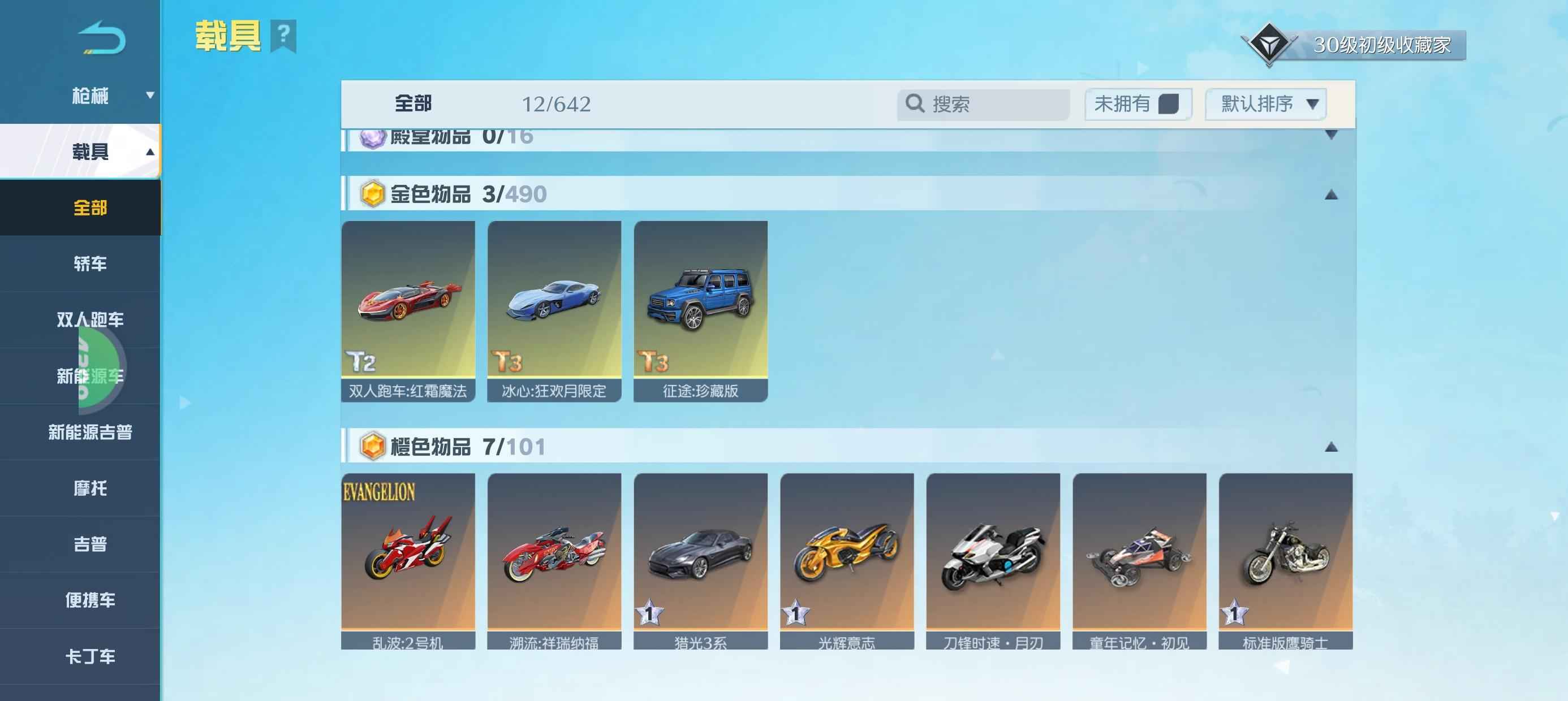
Task: Choose the 吉普 jeep category
Action: click(90, 544)
